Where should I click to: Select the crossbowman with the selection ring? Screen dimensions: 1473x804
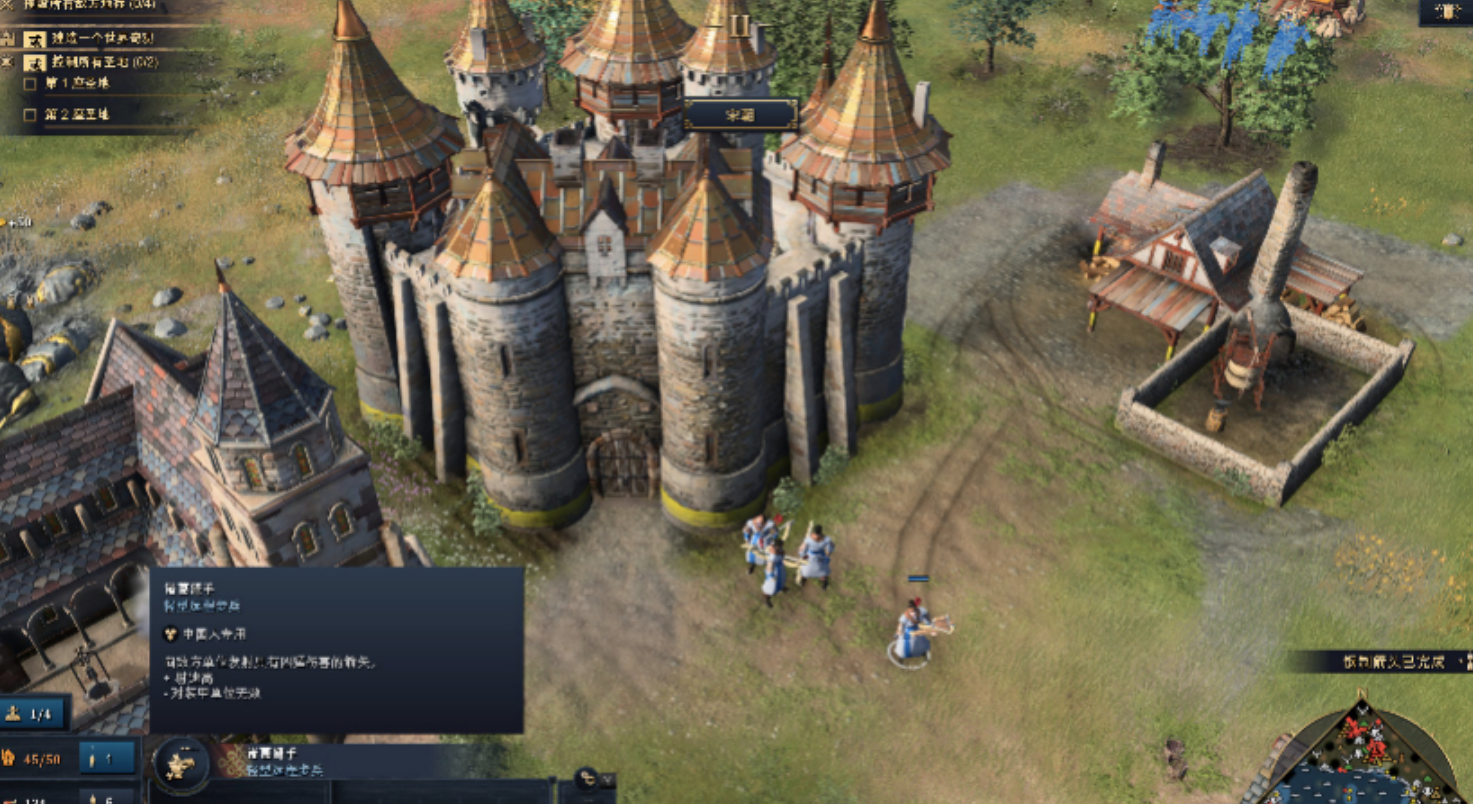(913, 632)
